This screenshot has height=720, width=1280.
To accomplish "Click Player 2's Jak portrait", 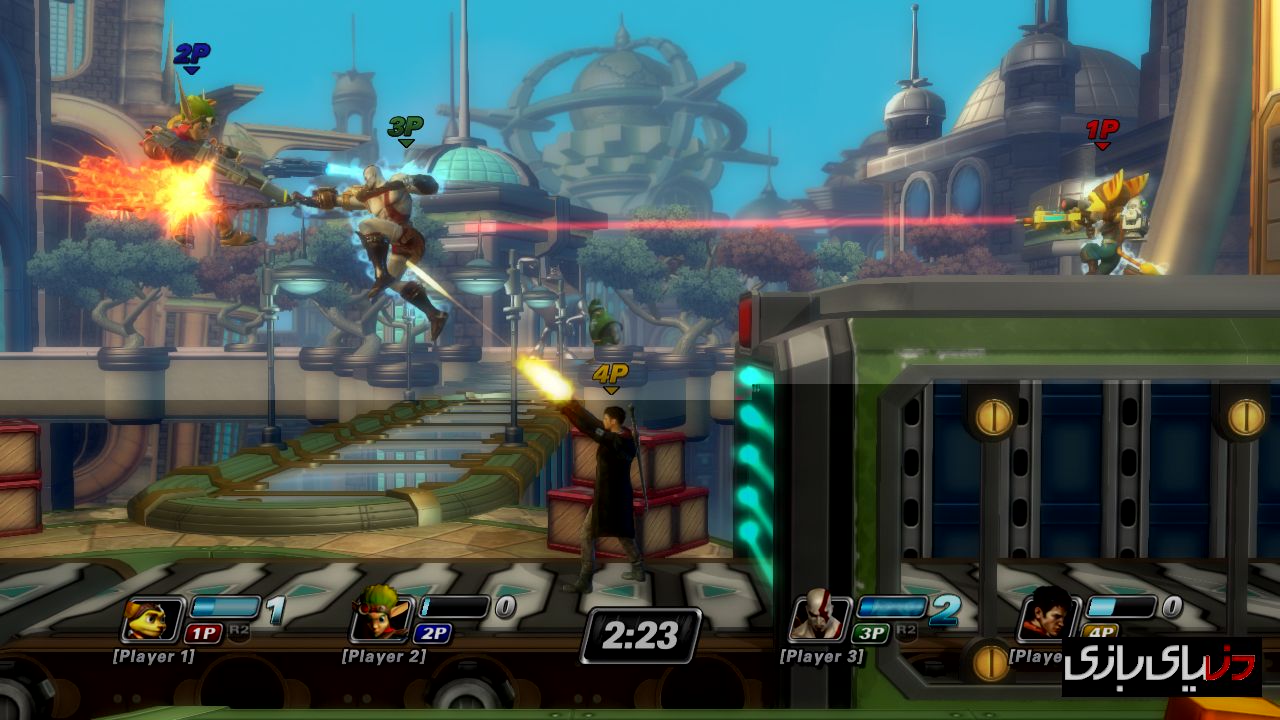I will click(x=380, y=619).
